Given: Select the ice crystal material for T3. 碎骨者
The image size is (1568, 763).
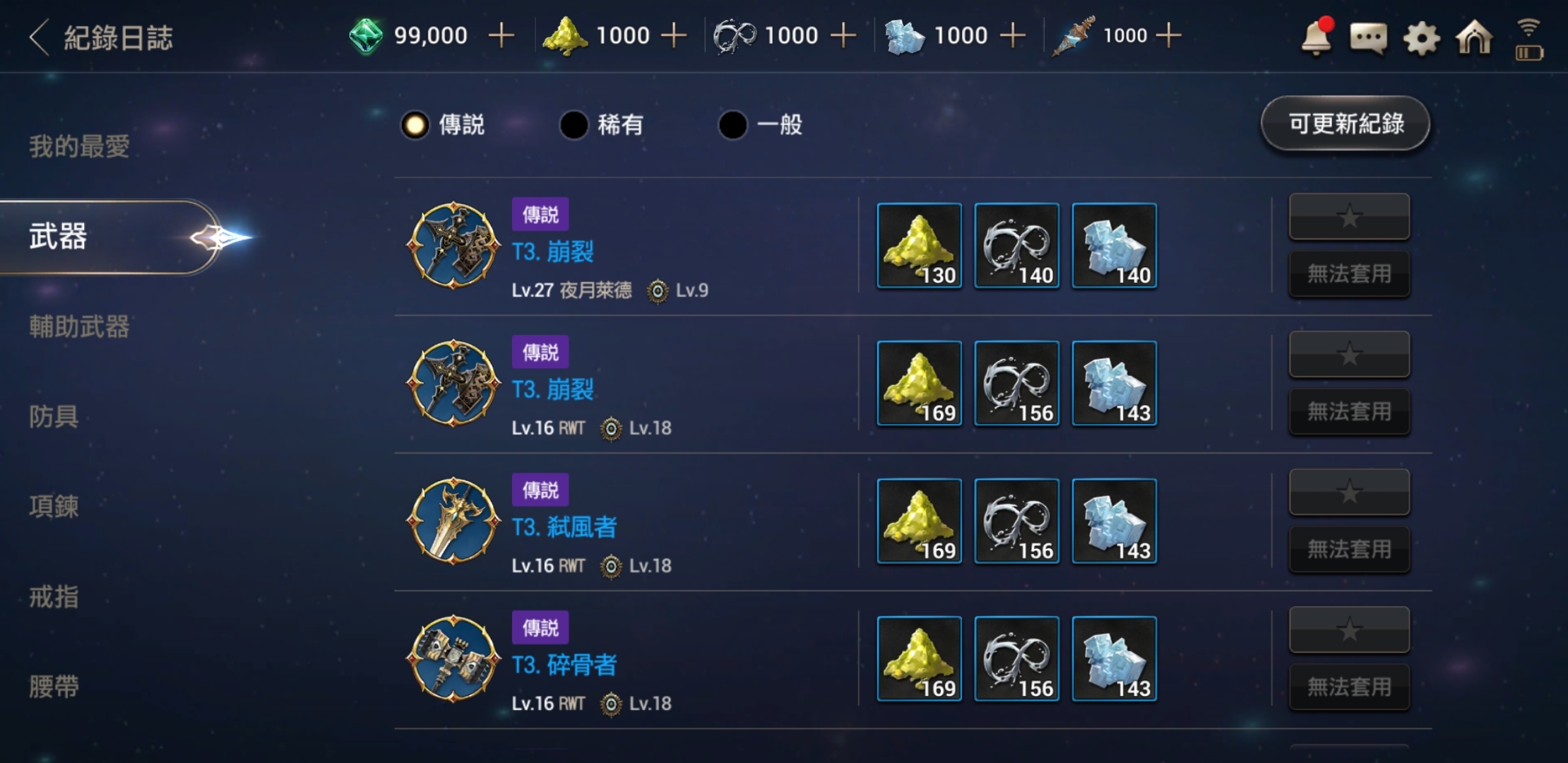Looking at the screenshot, I should (x=1114, y=659).
